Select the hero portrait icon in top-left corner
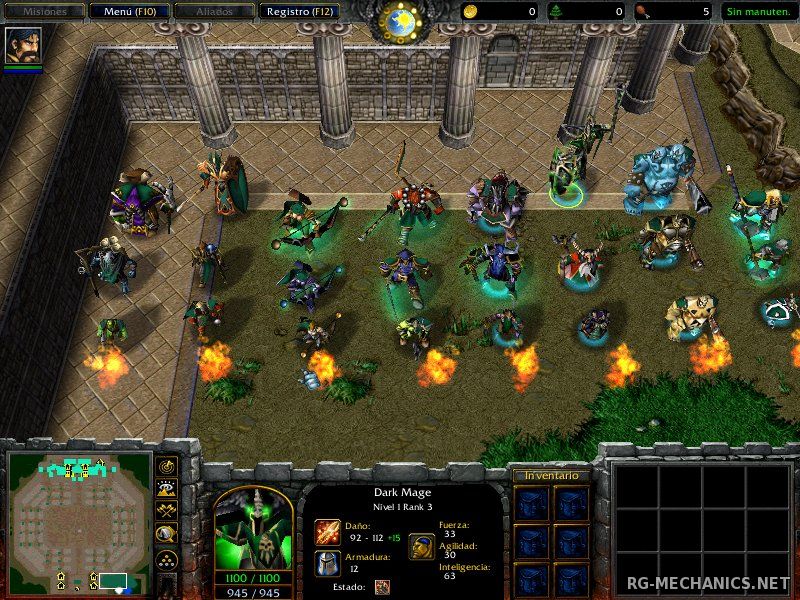 21,45
